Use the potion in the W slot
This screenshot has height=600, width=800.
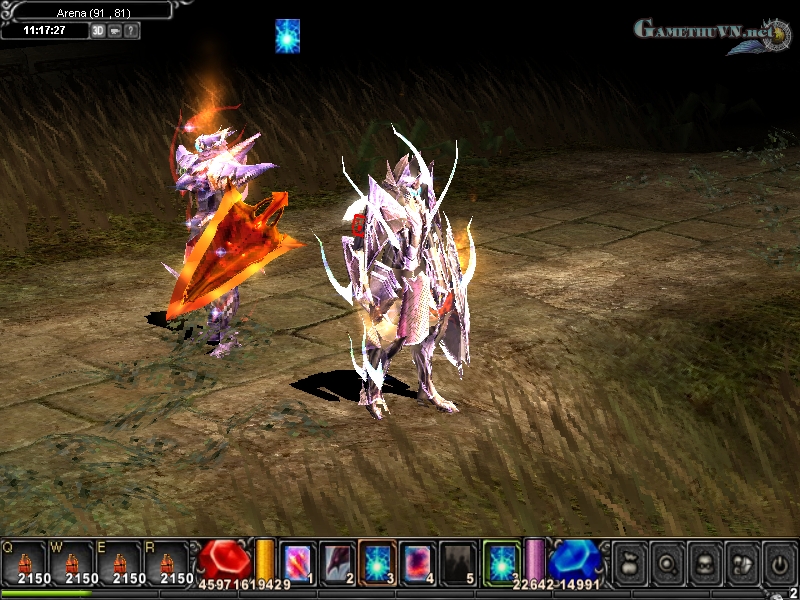[x=72, y=562]
